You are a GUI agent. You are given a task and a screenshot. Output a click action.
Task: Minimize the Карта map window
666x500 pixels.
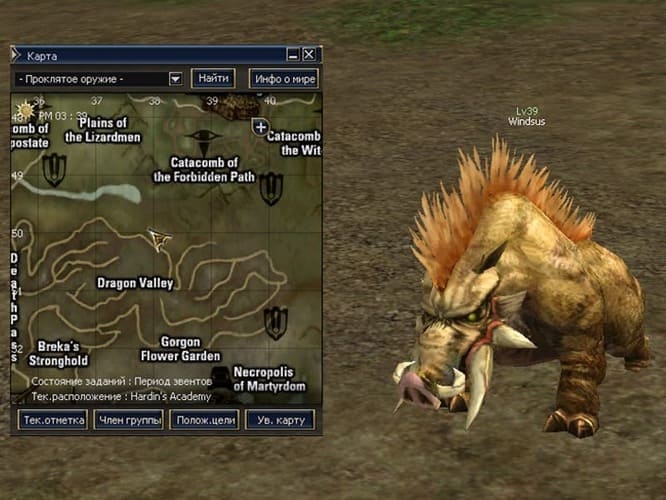[x=293, y=55]
